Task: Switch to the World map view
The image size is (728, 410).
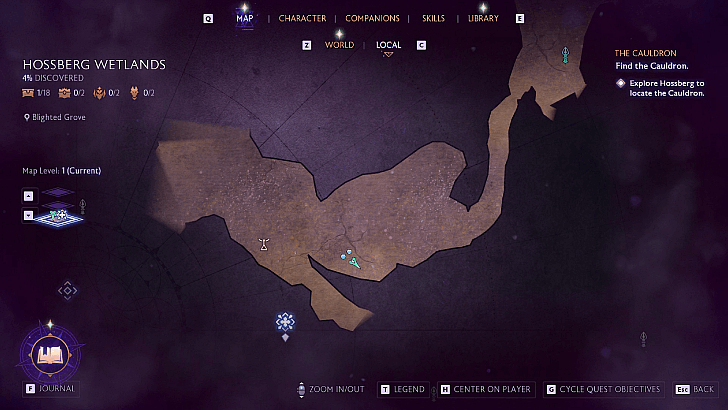Action: click(x=339, y=45)
